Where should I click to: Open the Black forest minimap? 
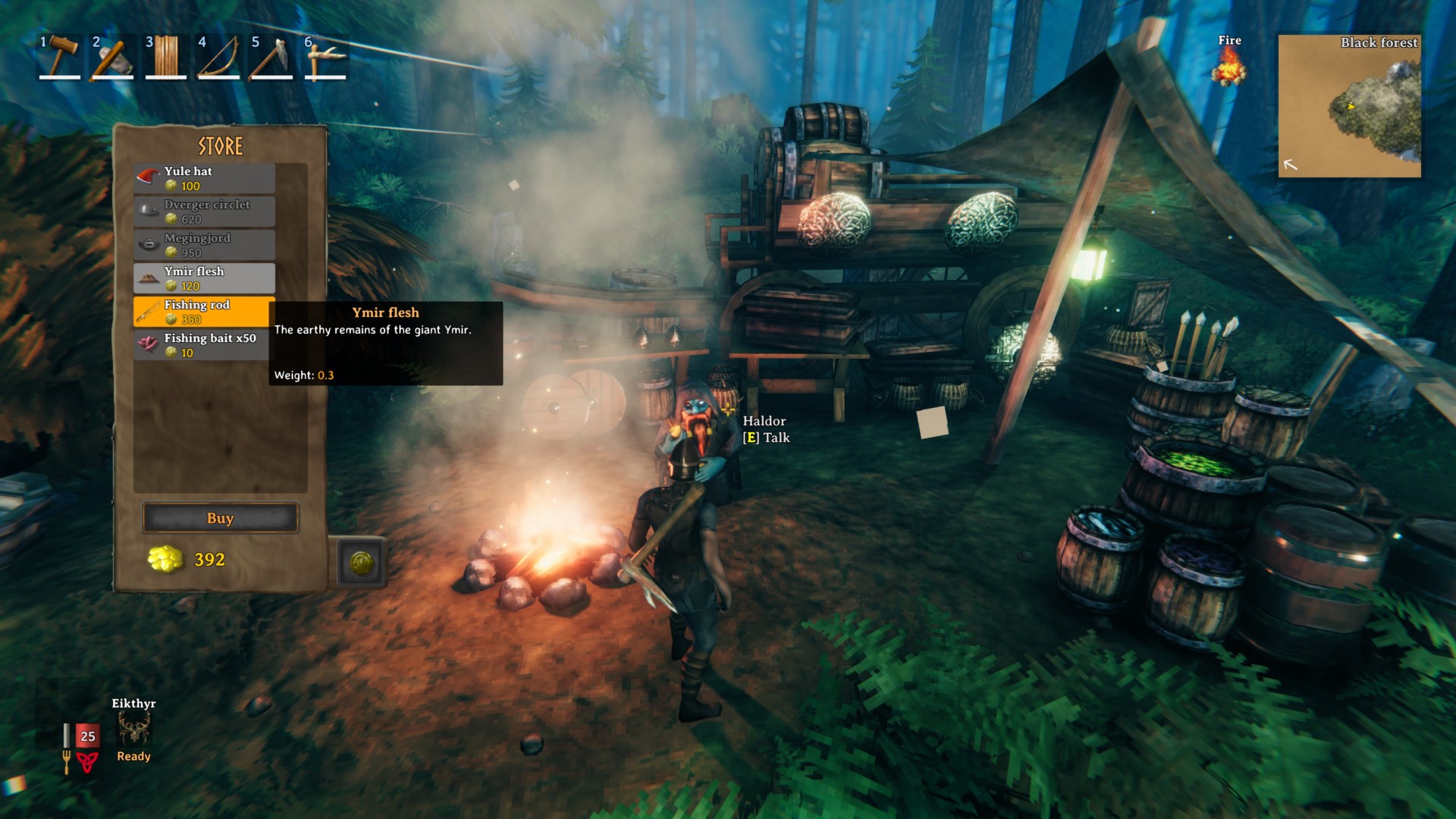[x=1349, y=106]
